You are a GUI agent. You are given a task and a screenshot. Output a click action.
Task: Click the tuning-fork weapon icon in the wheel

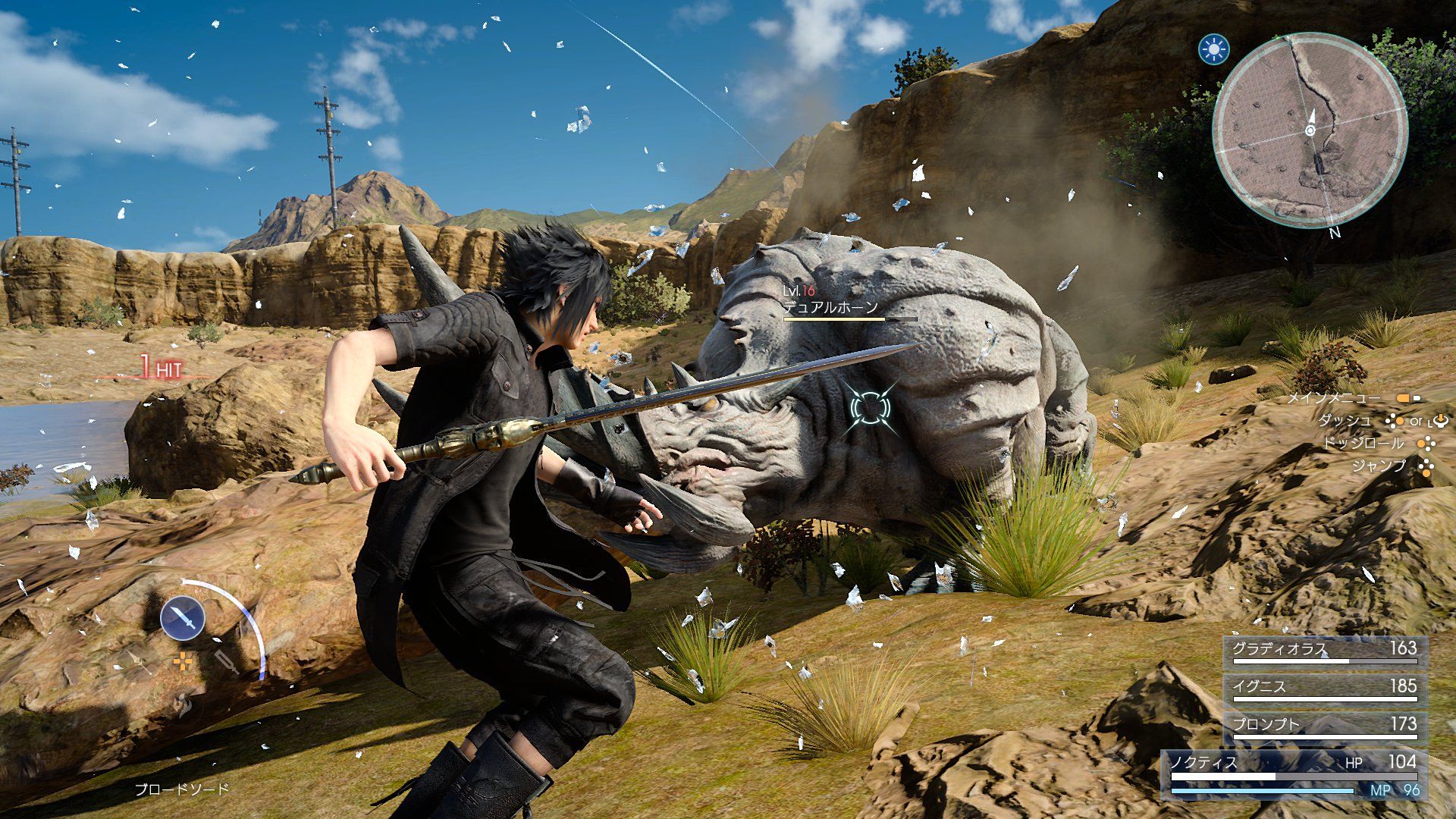[x=226, y=662]
